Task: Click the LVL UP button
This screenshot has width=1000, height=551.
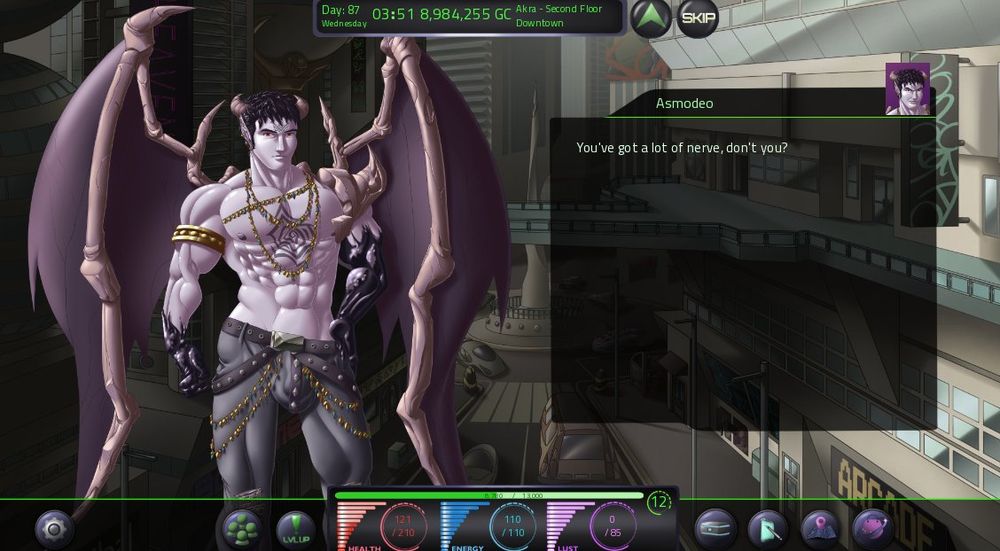Action: coord(295,527)
